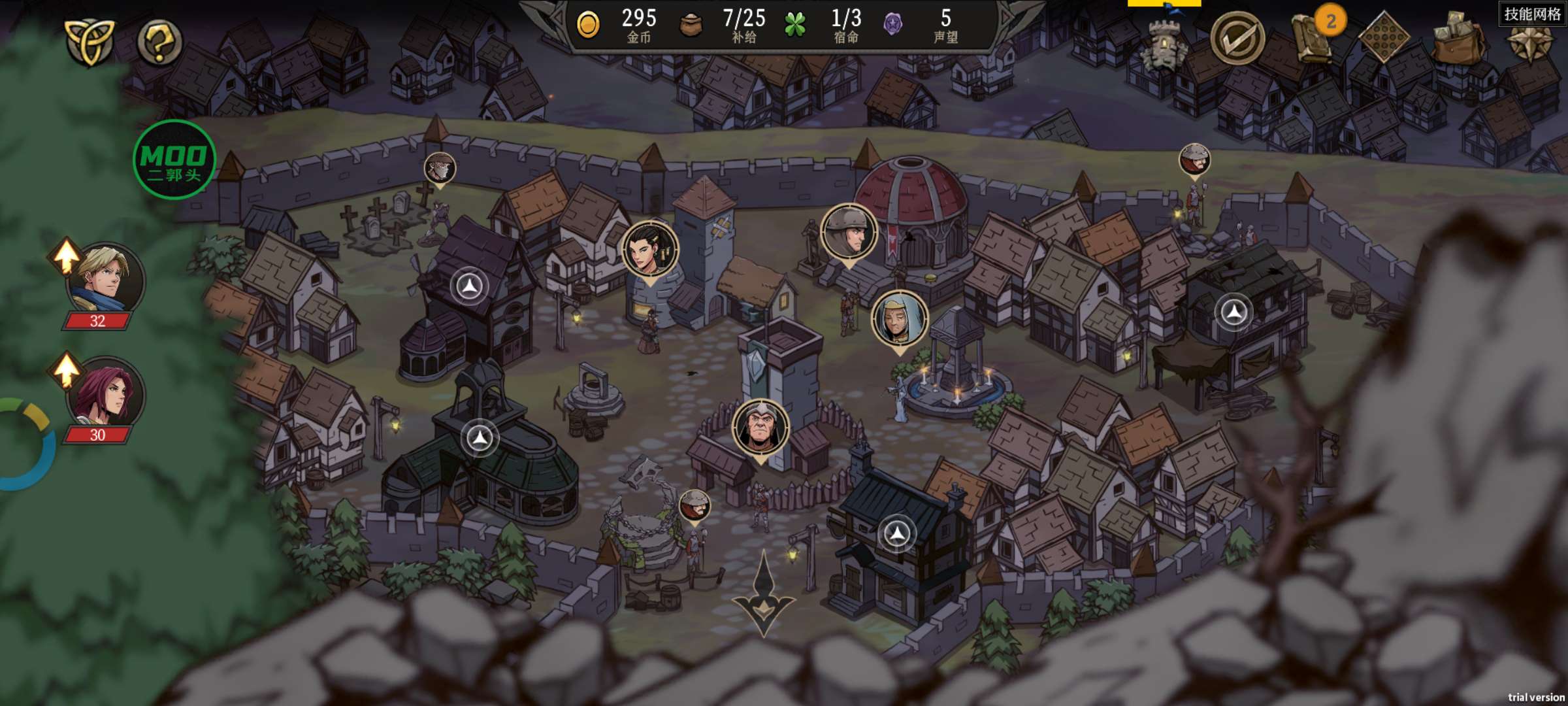
Task: Select the guard marker near the graveyard
Action: click(440, 168)
